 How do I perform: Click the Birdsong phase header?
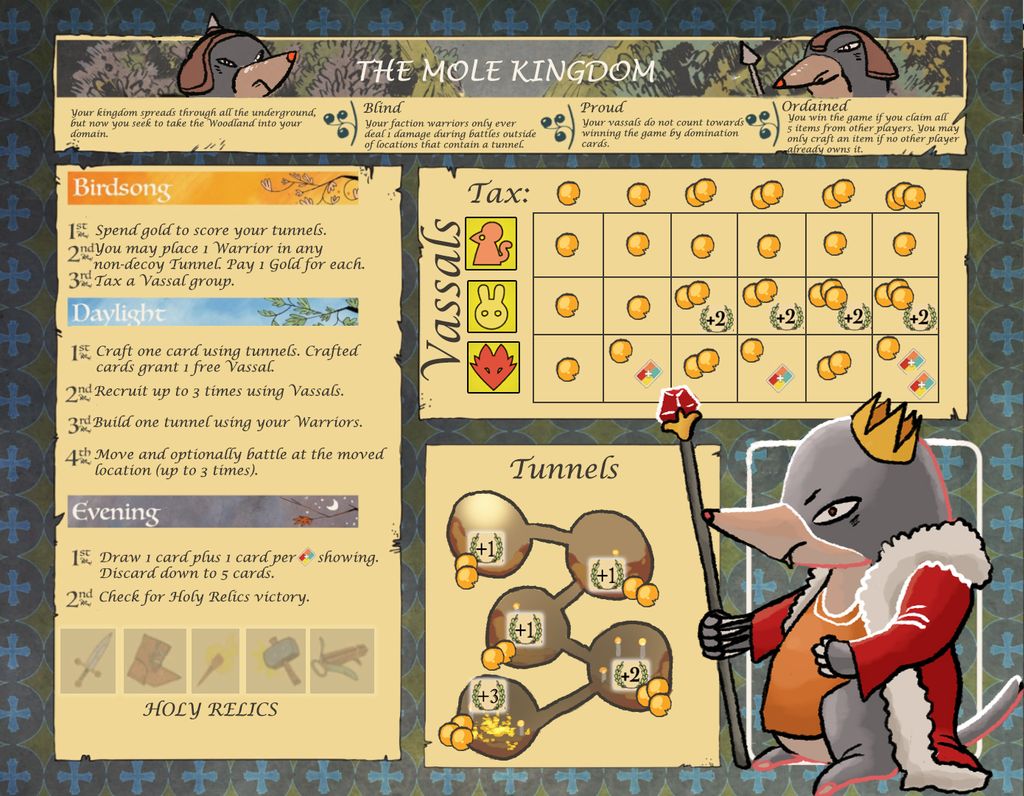click(213, 188)
